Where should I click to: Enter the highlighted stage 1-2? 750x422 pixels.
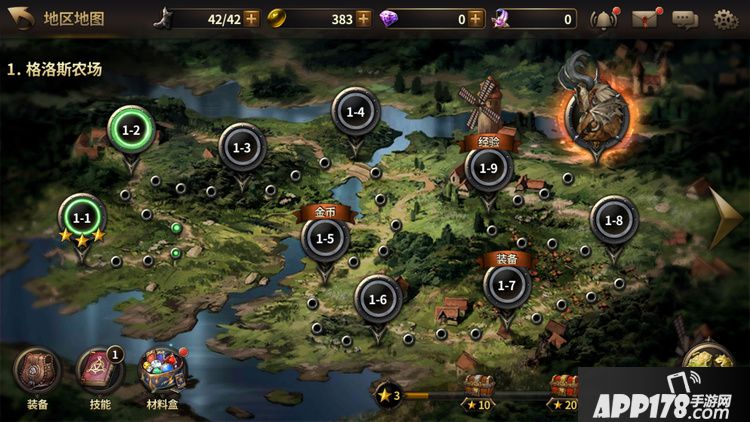(131, 130)
